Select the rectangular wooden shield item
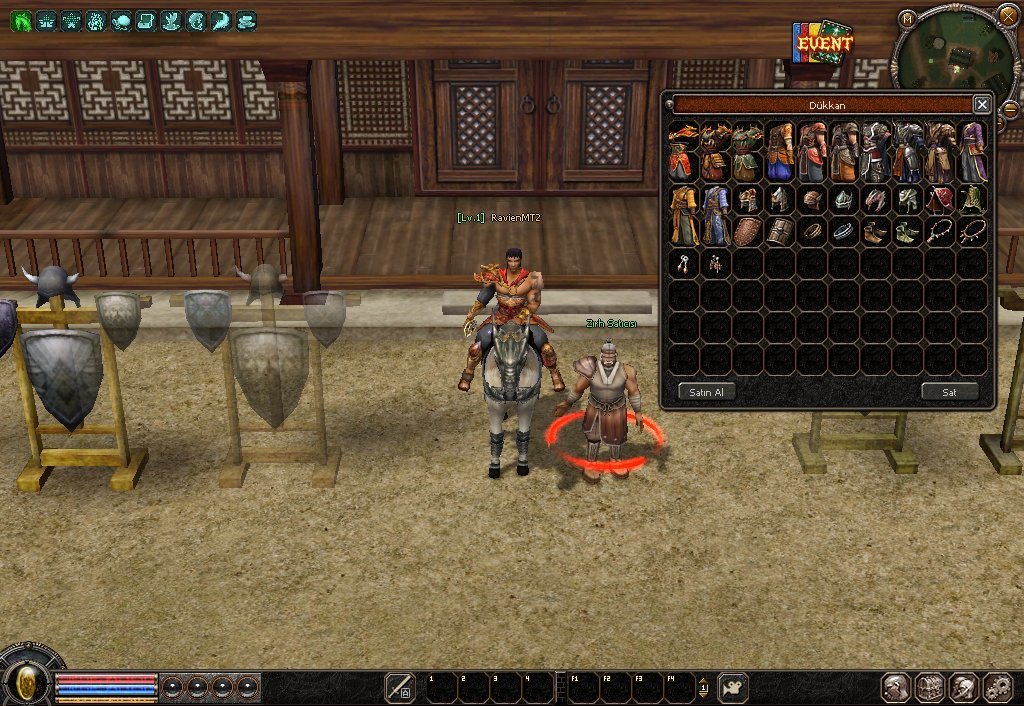1024x706 pixels. [779, 231]
